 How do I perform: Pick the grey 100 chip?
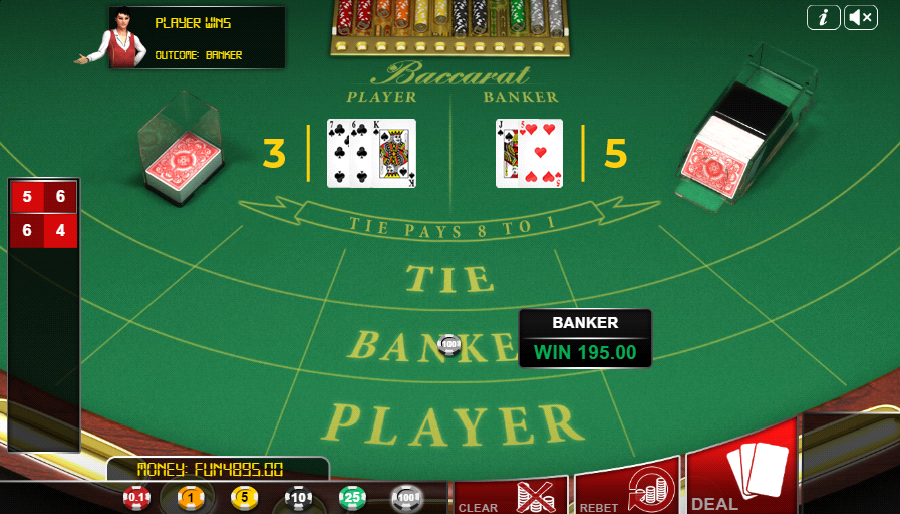tap(406, 497)
